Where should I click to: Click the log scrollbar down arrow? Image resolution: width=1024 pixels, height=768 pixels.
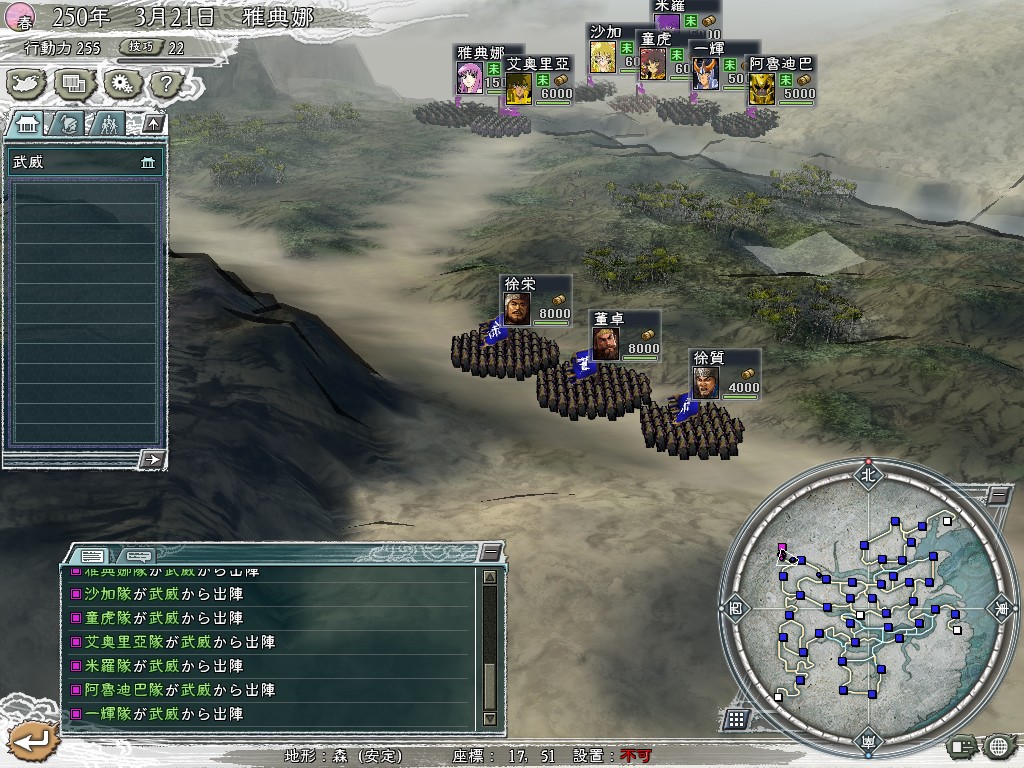point(489,718)
